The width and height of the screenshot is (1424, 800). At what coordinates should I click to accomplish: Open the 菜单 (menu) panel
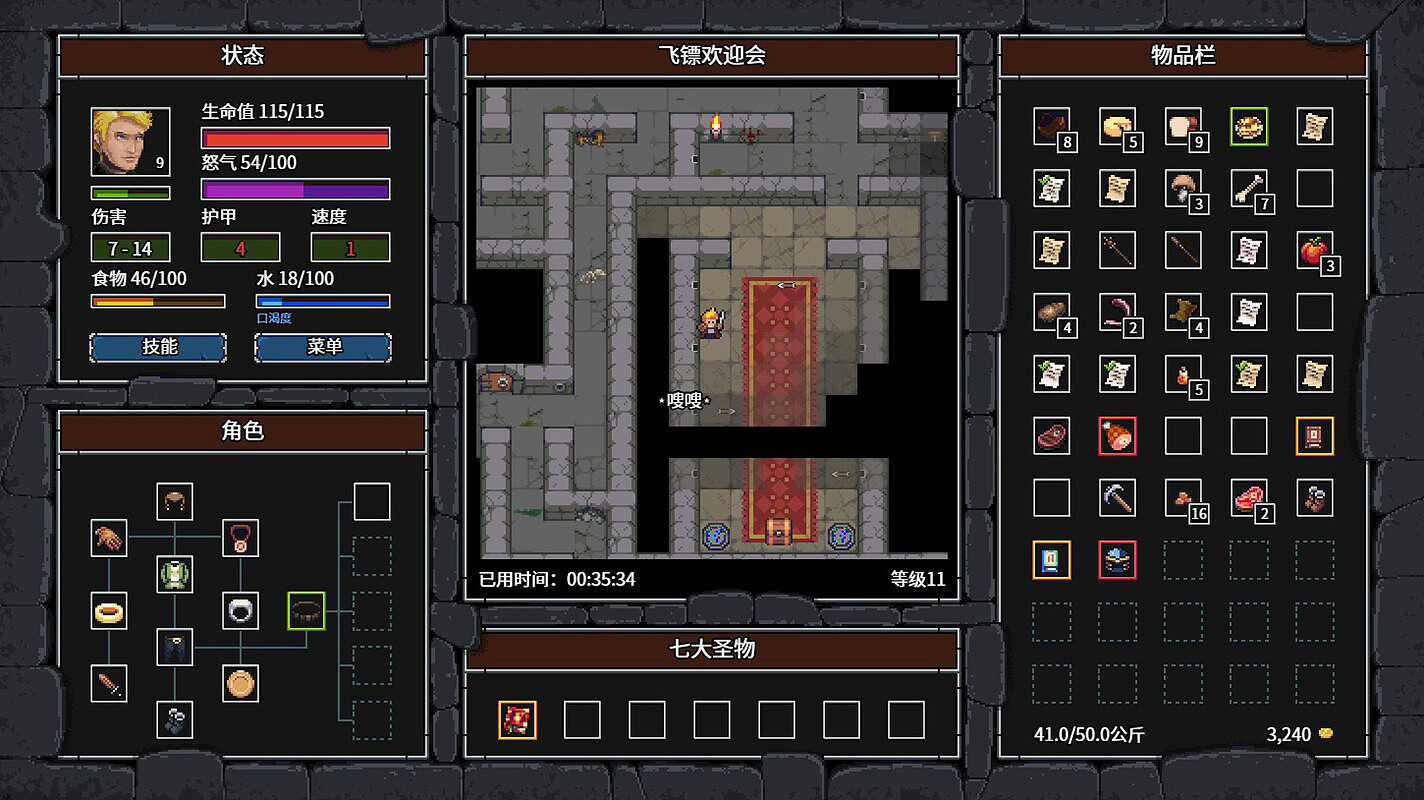pos(323,347)
